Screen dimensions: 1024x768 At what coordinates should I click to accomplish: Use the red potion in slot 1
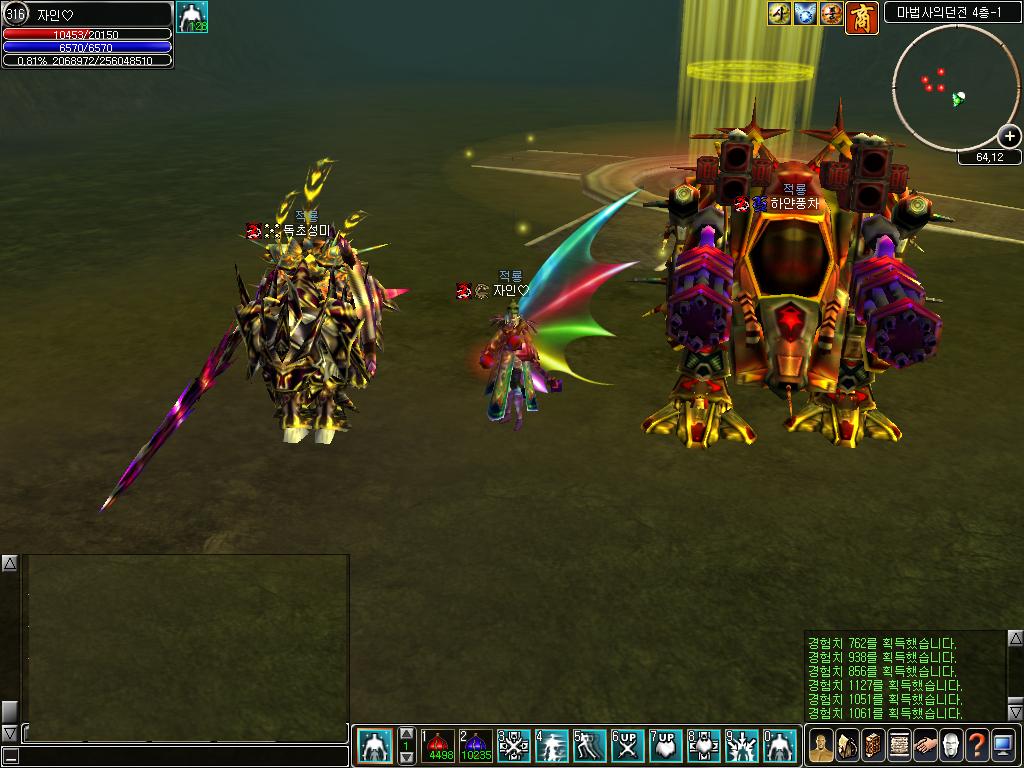point(438,746)
